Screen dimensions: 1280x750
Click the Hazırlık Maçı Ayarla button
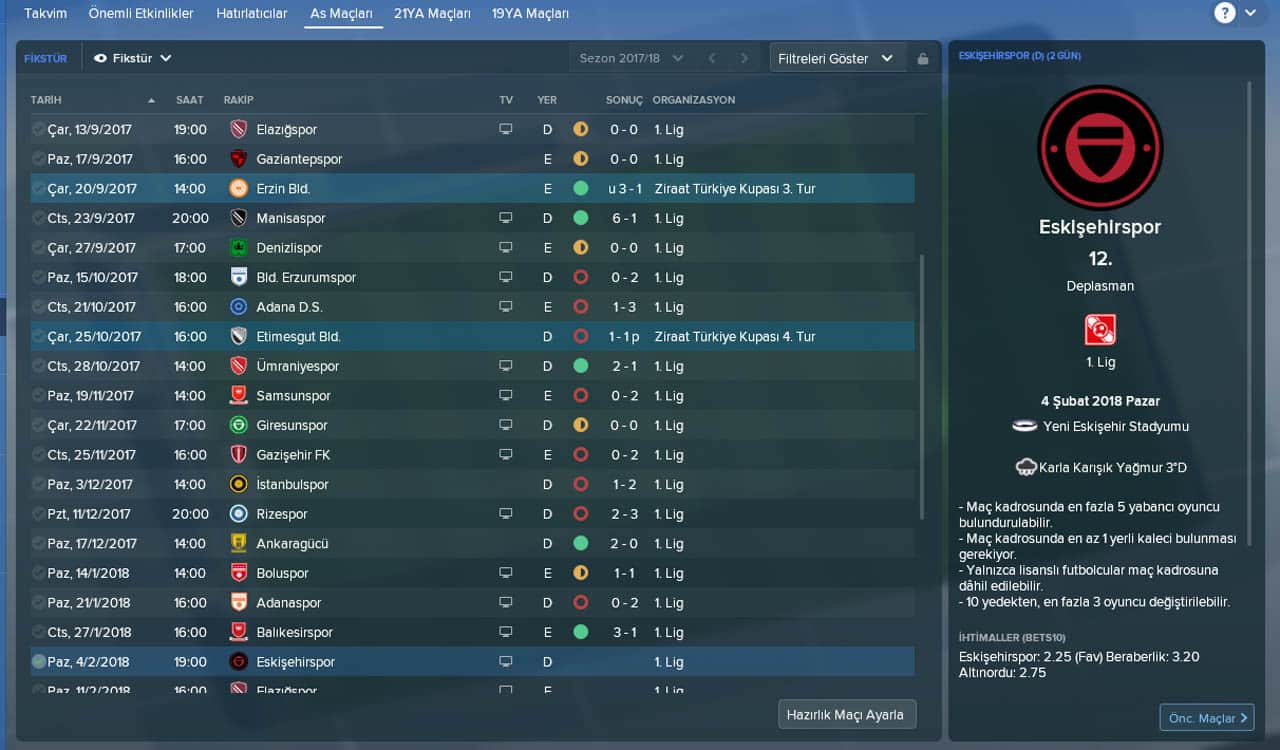(846, 715)
